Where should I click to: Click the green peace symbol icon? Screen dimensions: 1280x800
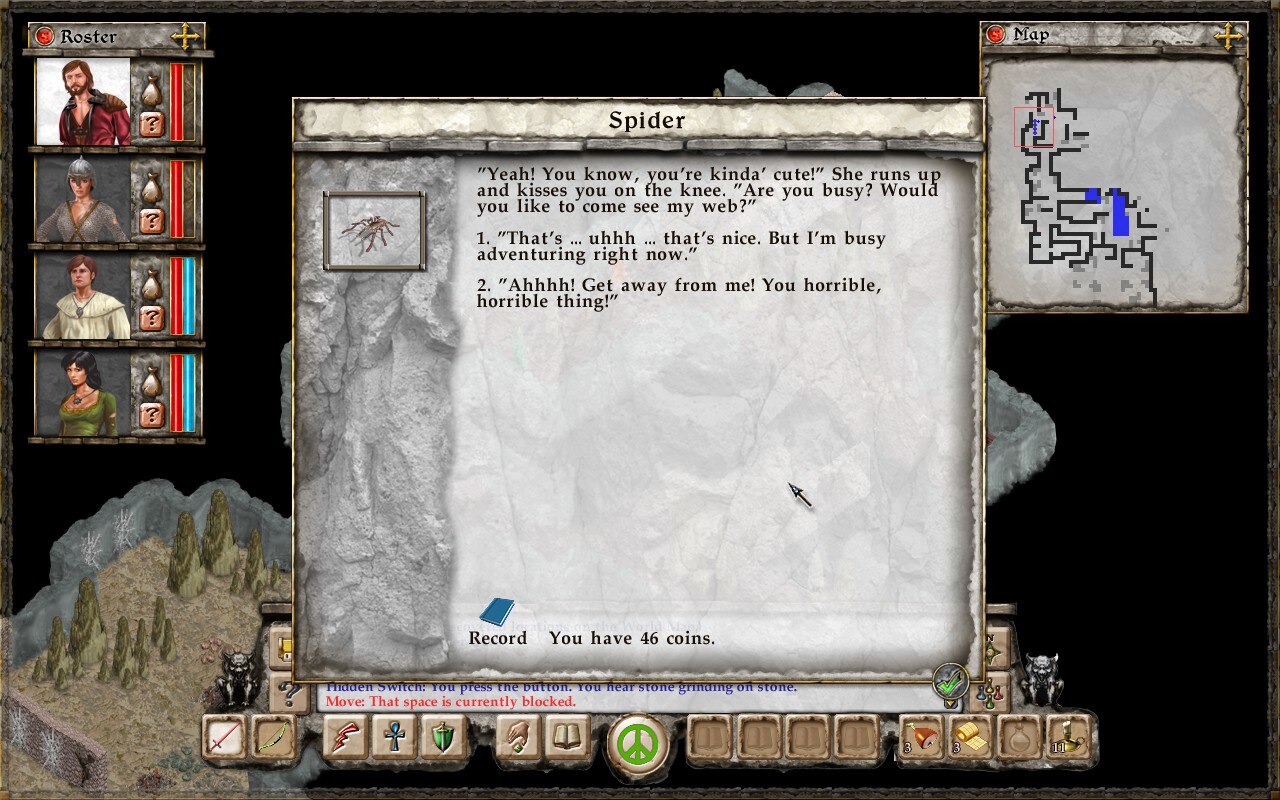(x=640, y=743)
